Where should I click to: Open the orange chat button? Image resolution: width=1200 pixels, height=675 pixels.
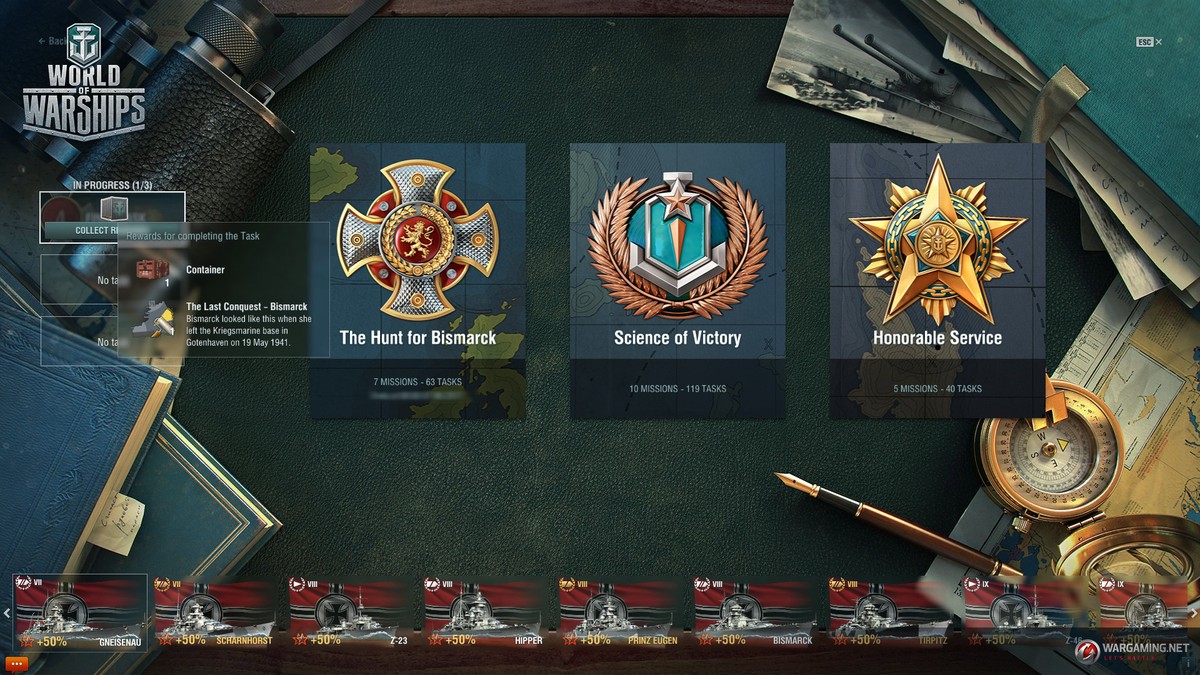click(15, 663)
